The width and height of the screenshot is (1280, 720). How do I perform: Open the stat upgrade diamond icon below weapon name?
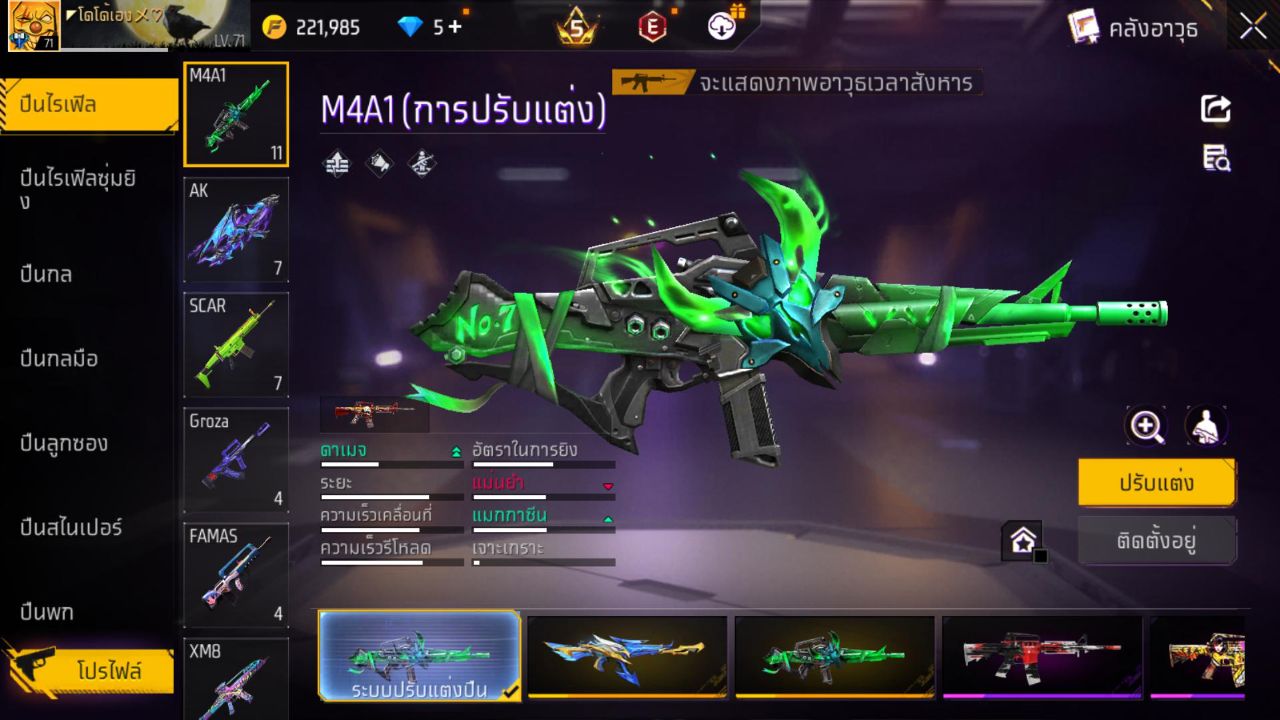click(x=337, y=163)
